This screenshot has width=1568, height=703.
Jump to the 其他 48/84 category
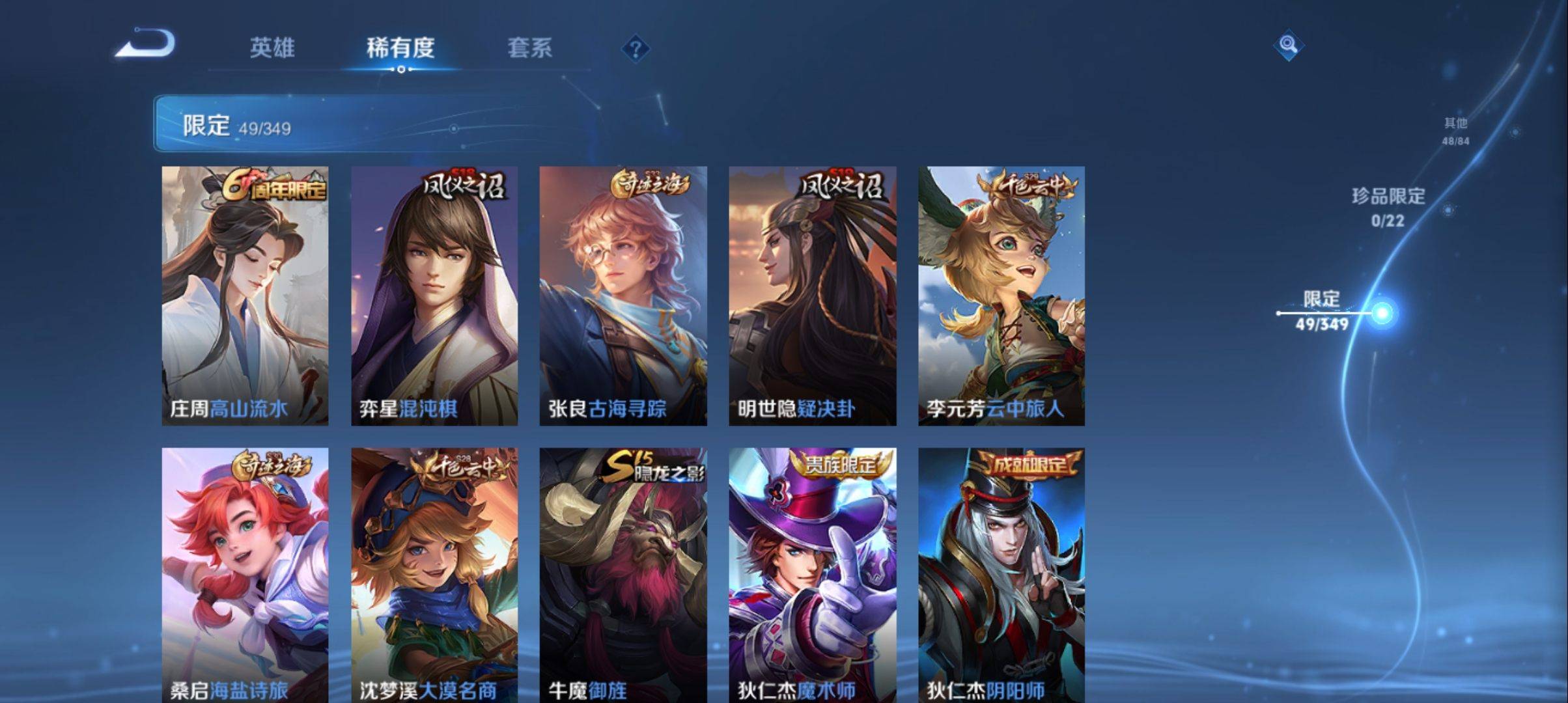point(1455,131)
